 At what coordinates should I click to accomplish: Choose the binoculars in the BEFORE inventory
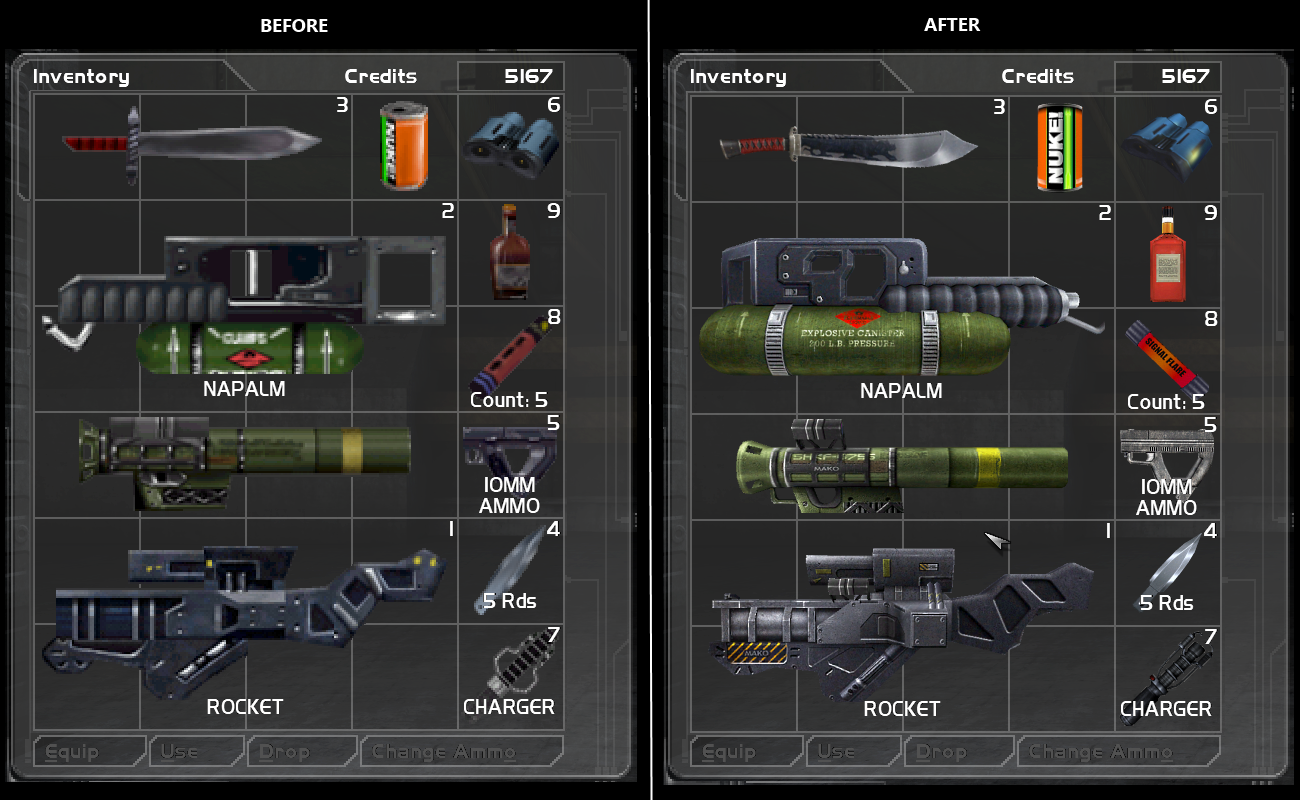point(512,147)
